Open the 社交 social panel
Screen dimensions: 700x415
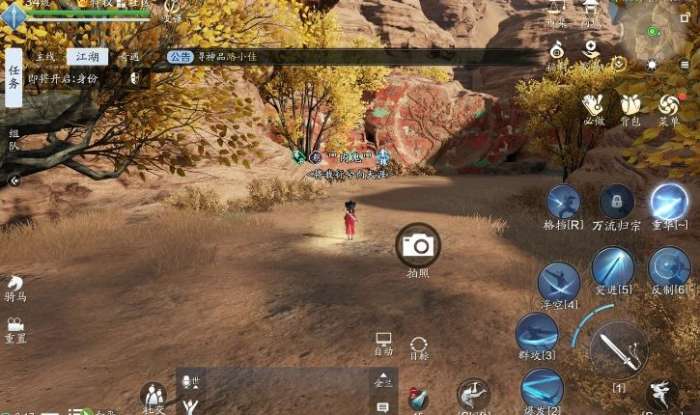click(153, 397)
